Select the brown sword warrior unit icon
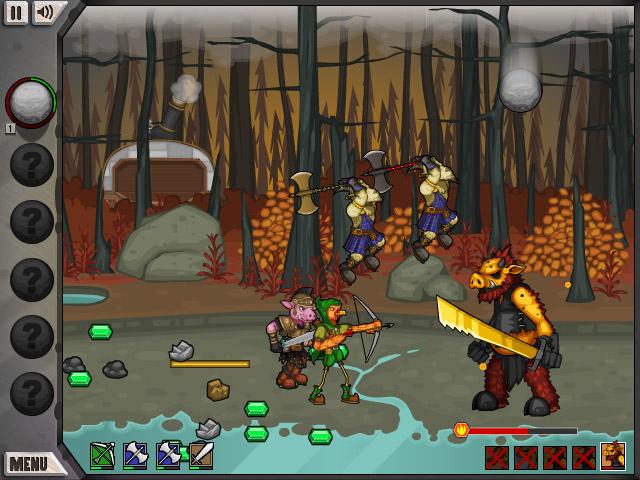Image resolution: width=640 pixels, height=480 pixels. pos(201,456)
